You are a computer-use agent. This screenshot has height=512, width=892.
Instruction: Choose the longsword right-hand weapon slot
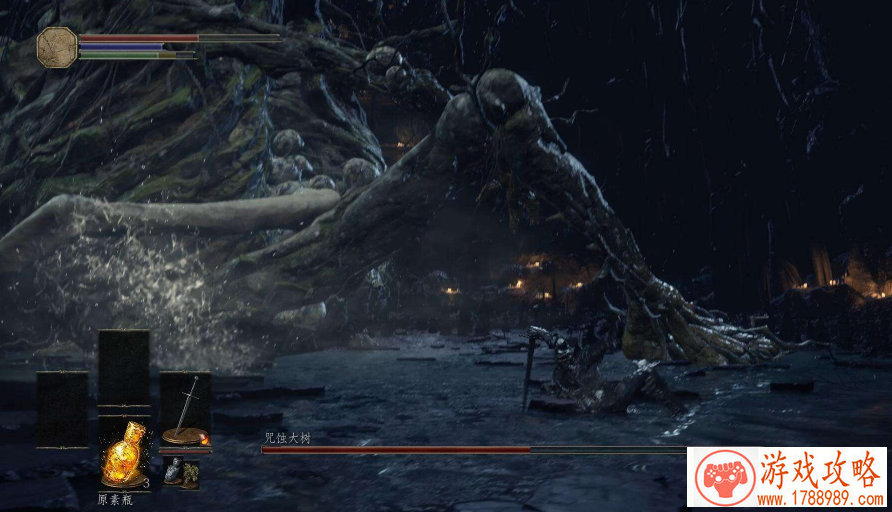coord(185,411)
